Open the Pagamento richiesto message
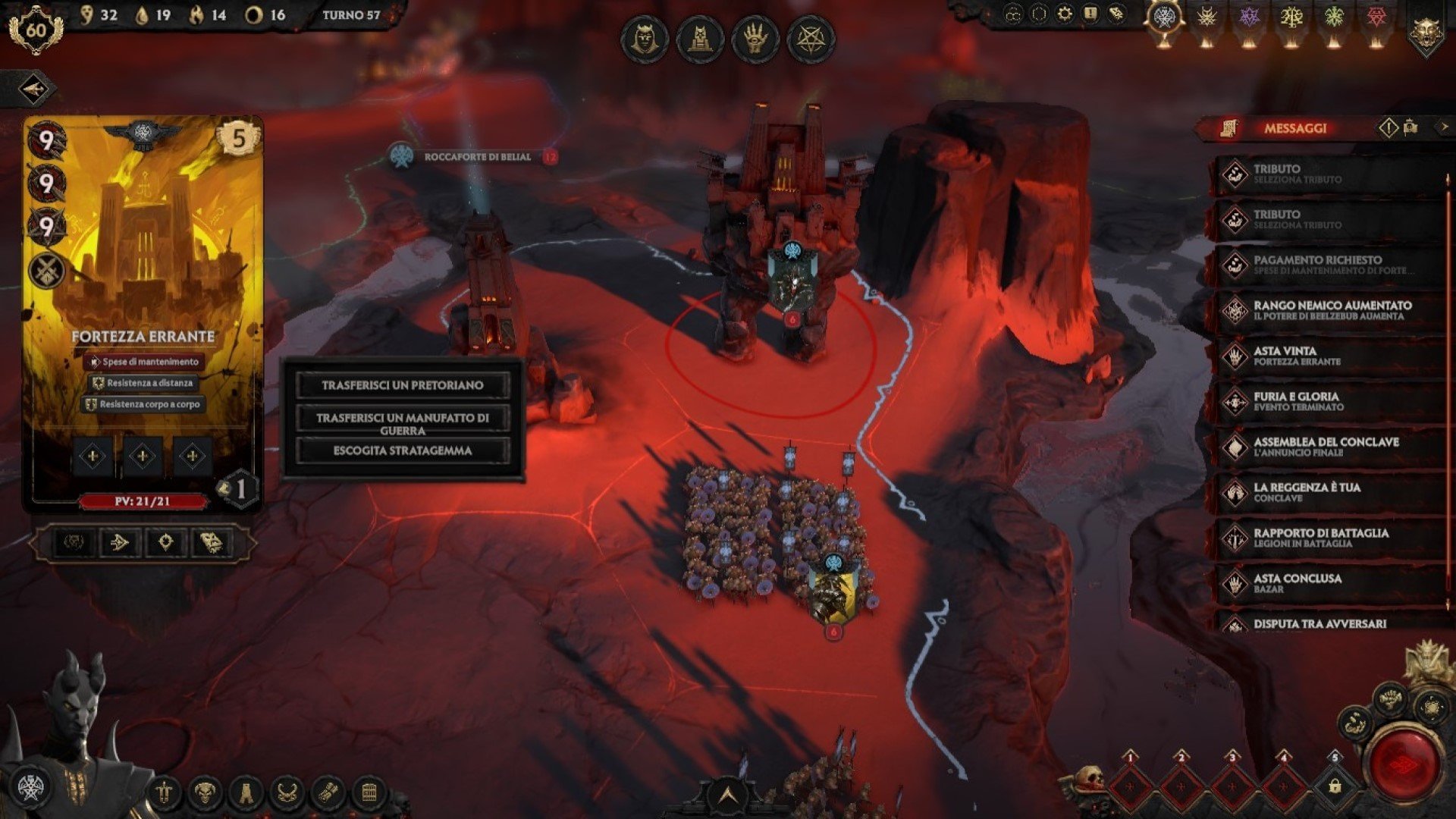This screenshot has height=819, width=1456. tap(1329, 265)
